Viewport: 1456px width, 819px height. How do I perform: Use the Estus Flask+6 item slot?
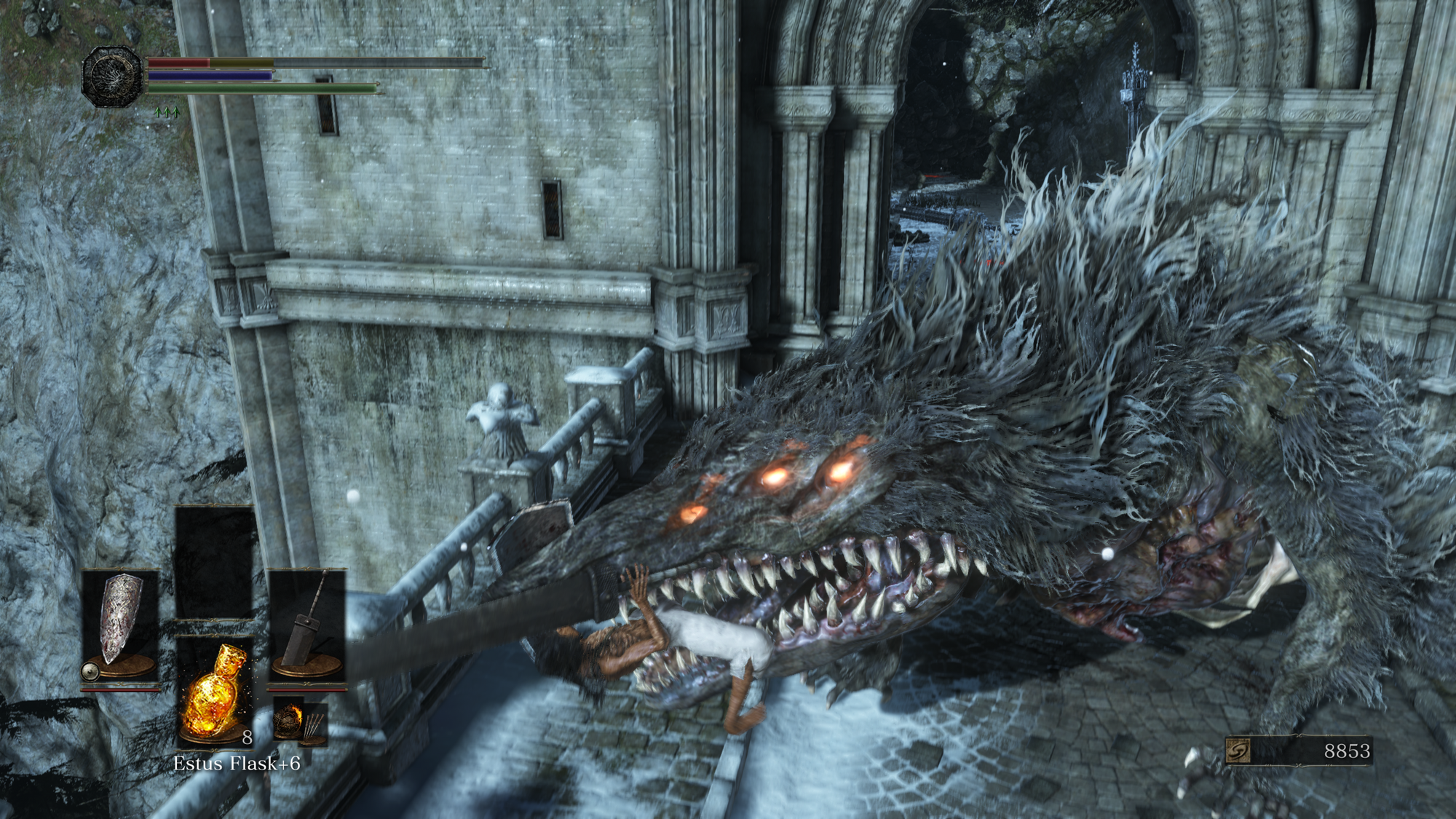214,690
